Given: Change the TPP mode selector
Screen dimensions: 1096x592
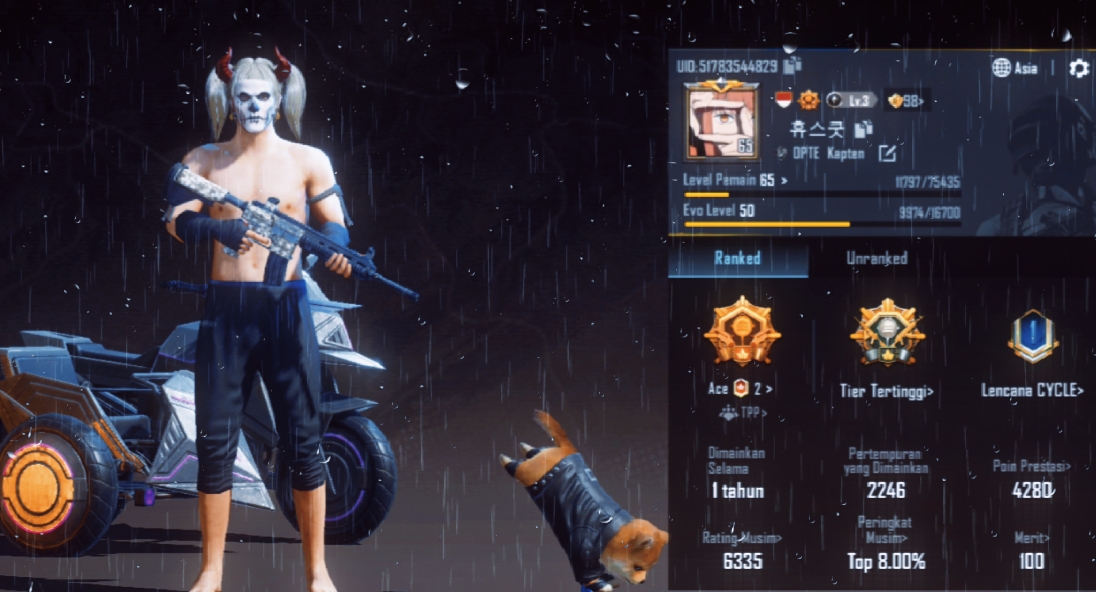Looking at the screenshot, I should (x=742, y=412).
